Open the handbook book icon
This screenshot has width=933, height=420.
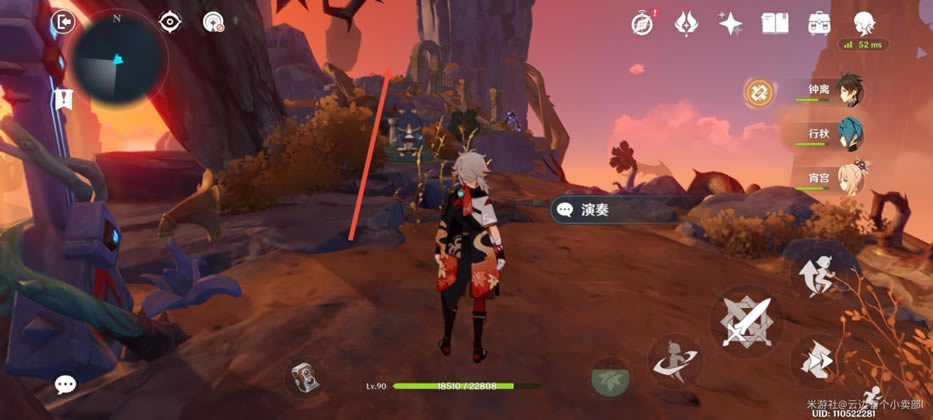point(775,23)
